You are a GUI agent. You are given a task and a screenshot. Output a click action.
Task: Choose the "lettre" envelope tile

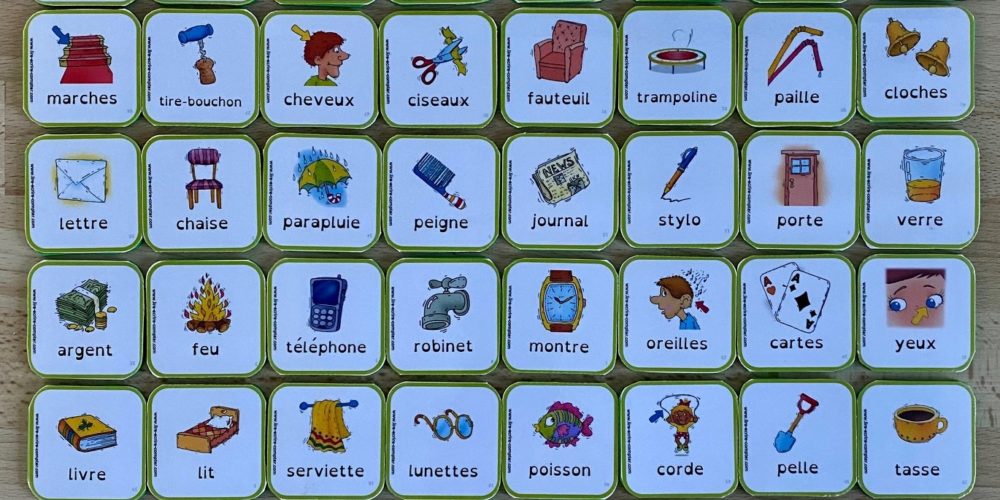83,193
